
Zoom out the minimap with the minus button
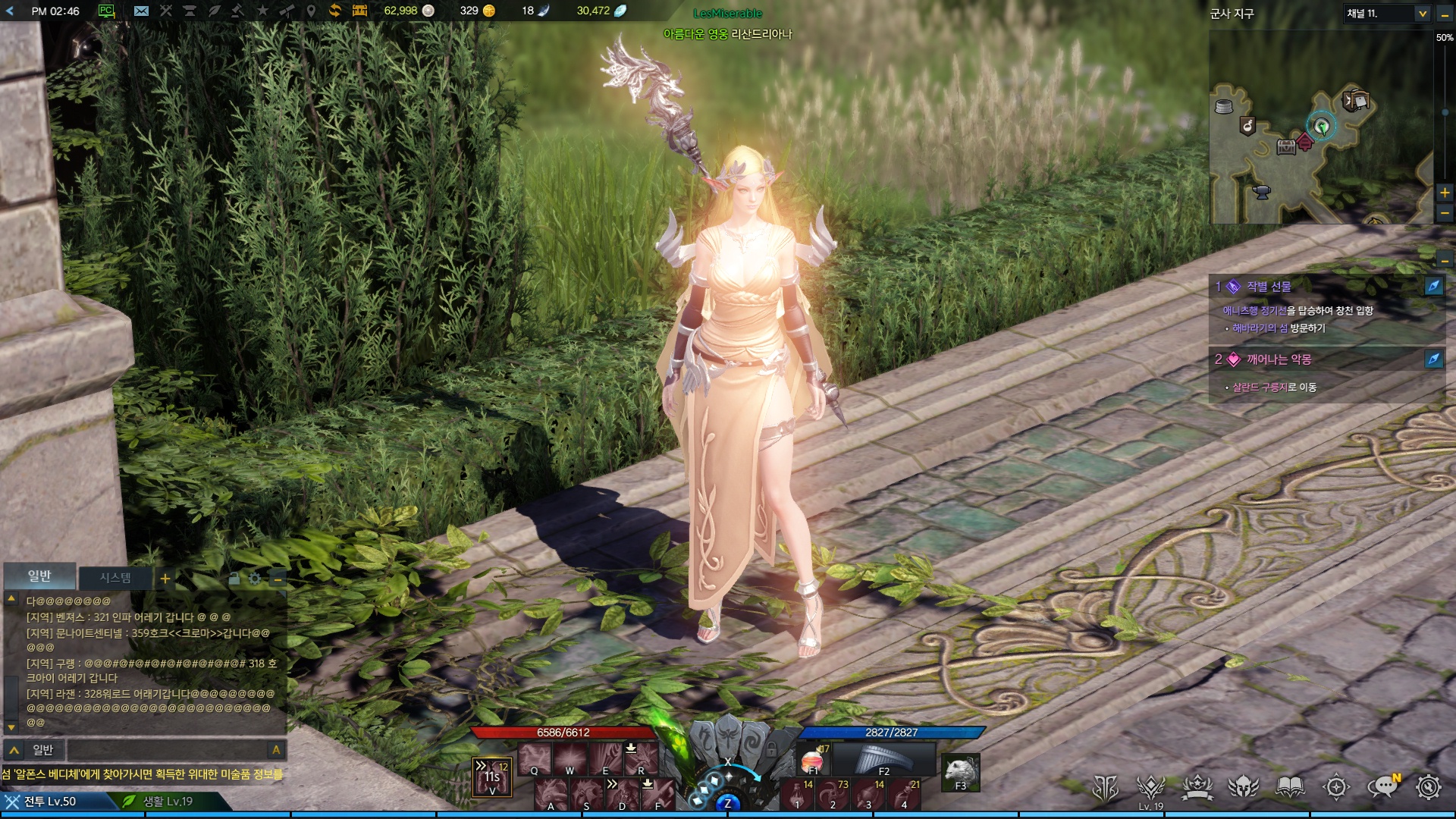1445,213
